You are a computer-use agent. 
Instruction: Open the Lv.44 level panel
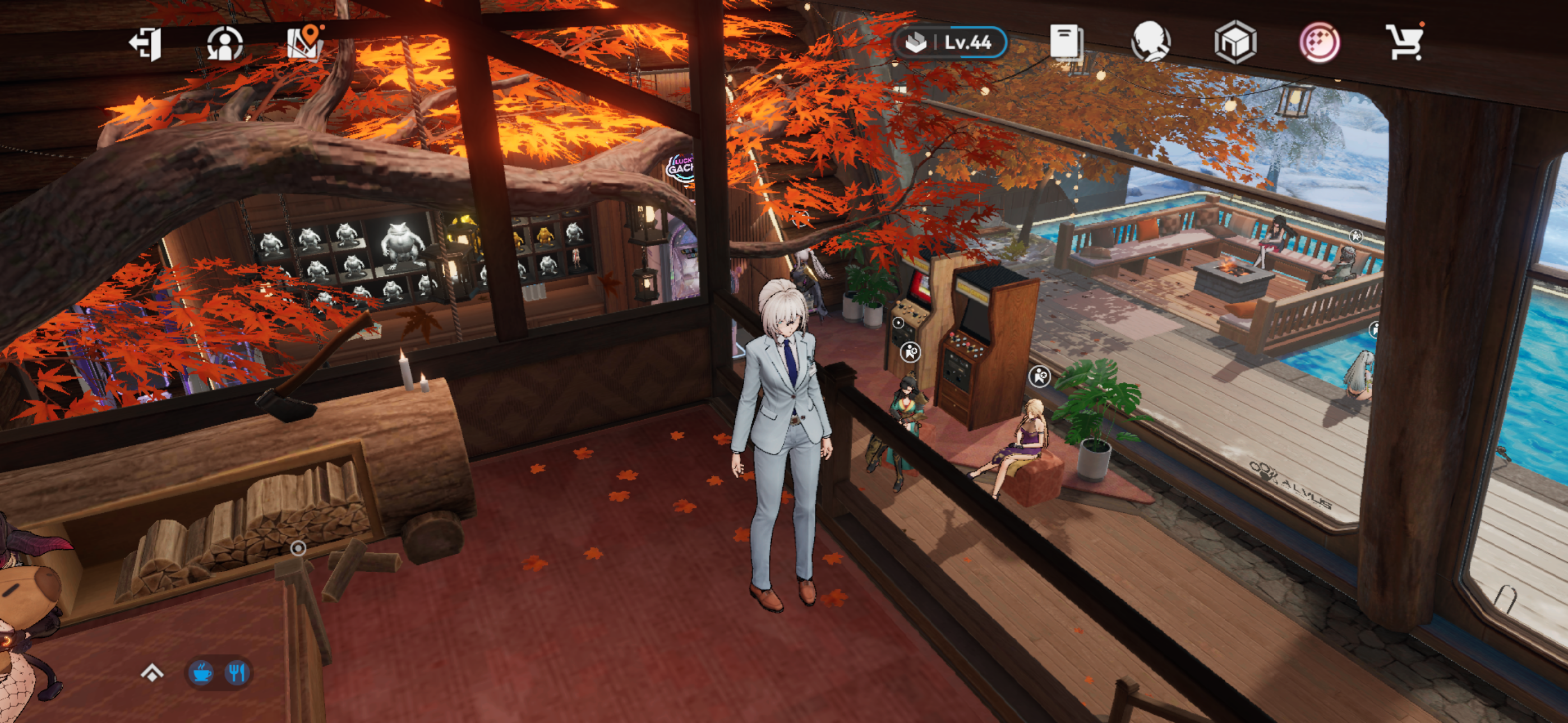click(x=949, y=43)
